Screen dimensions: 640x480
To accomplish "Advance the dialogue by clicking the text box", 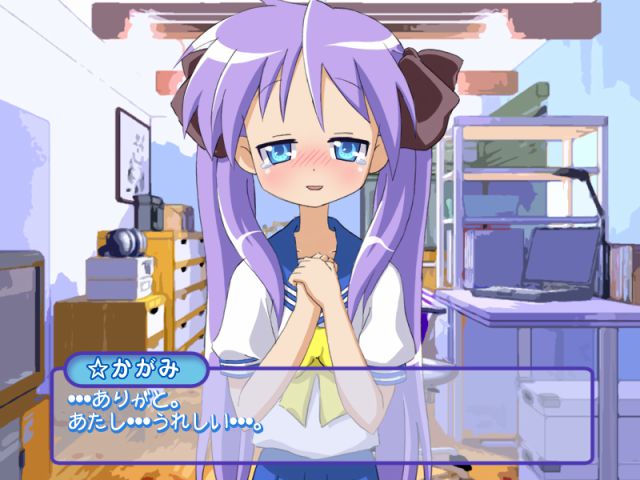I will pyautogui.click(x=322, y=415).
